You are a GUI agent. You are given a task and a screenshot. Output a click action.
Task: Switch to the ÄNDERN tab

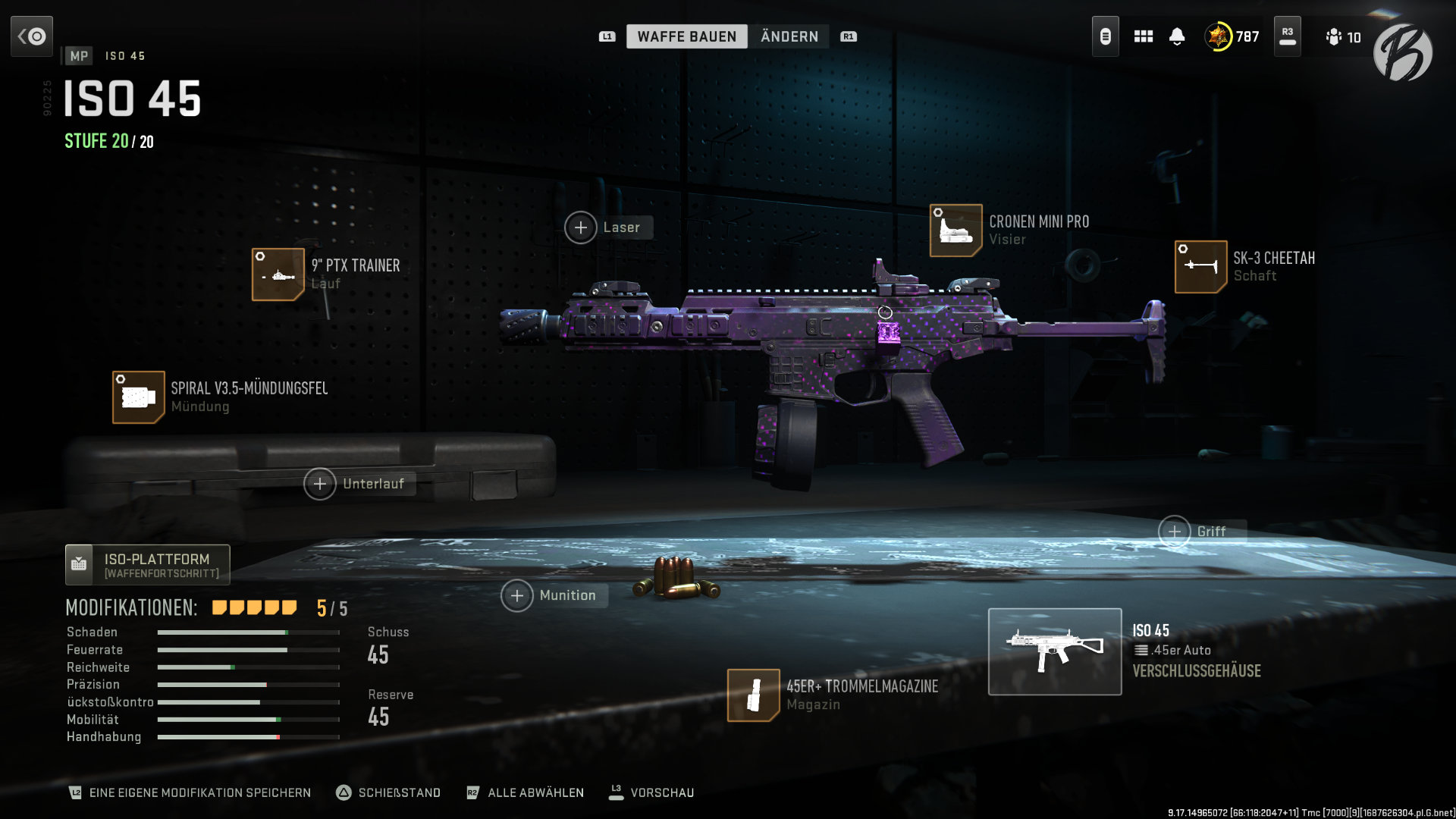point(789,36)
